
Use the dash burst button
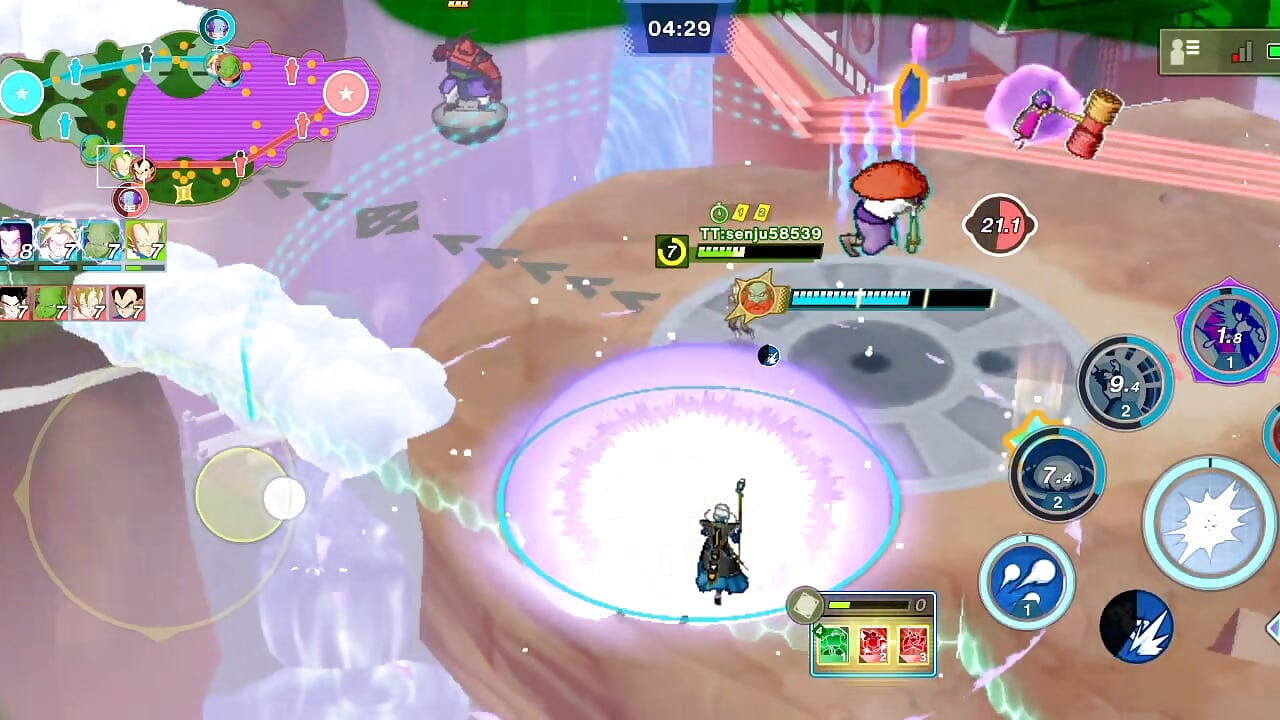pos(1136,627)
